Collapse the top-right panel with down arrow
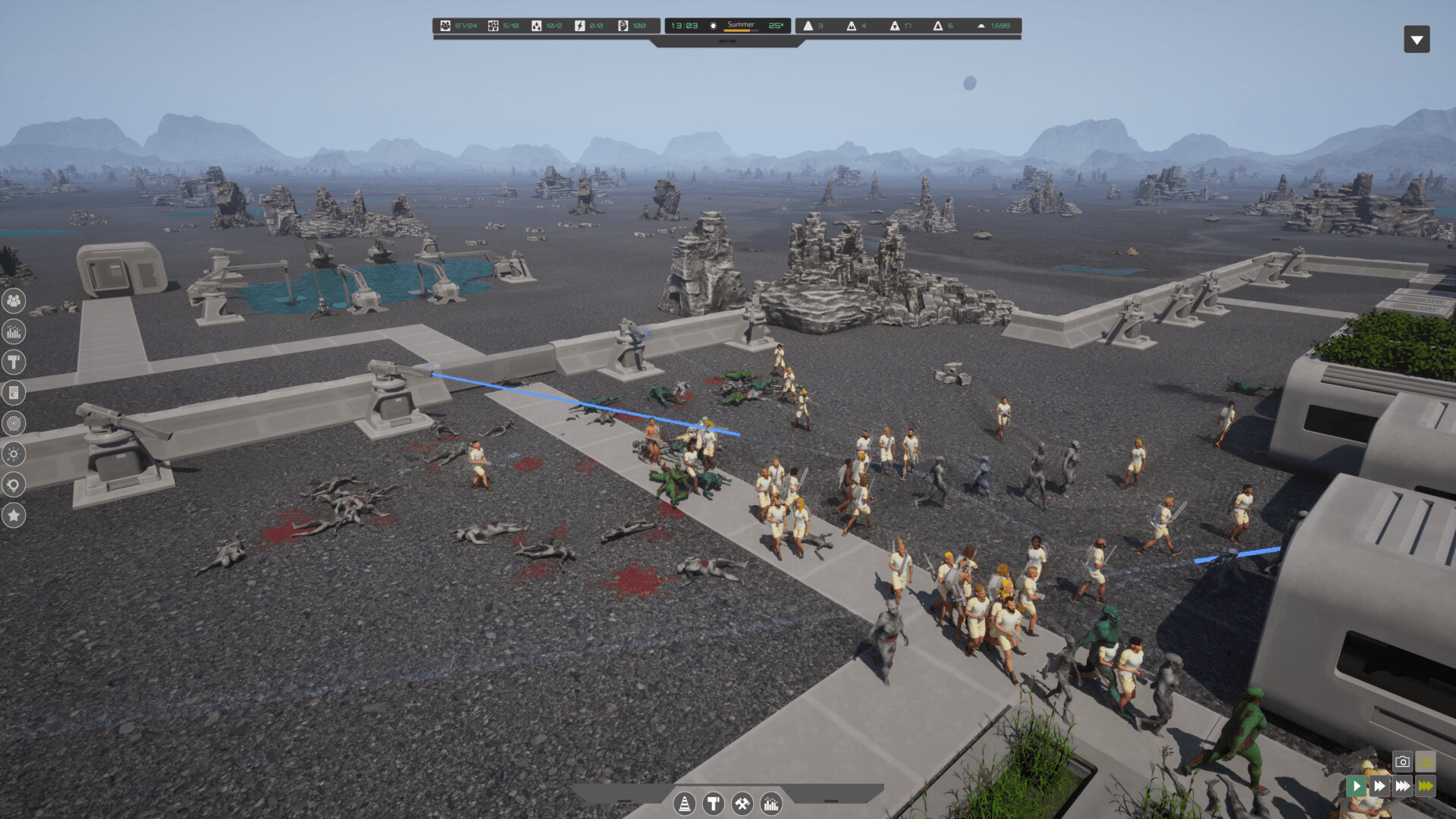The image size is (1456, 819). point(1417,39)
